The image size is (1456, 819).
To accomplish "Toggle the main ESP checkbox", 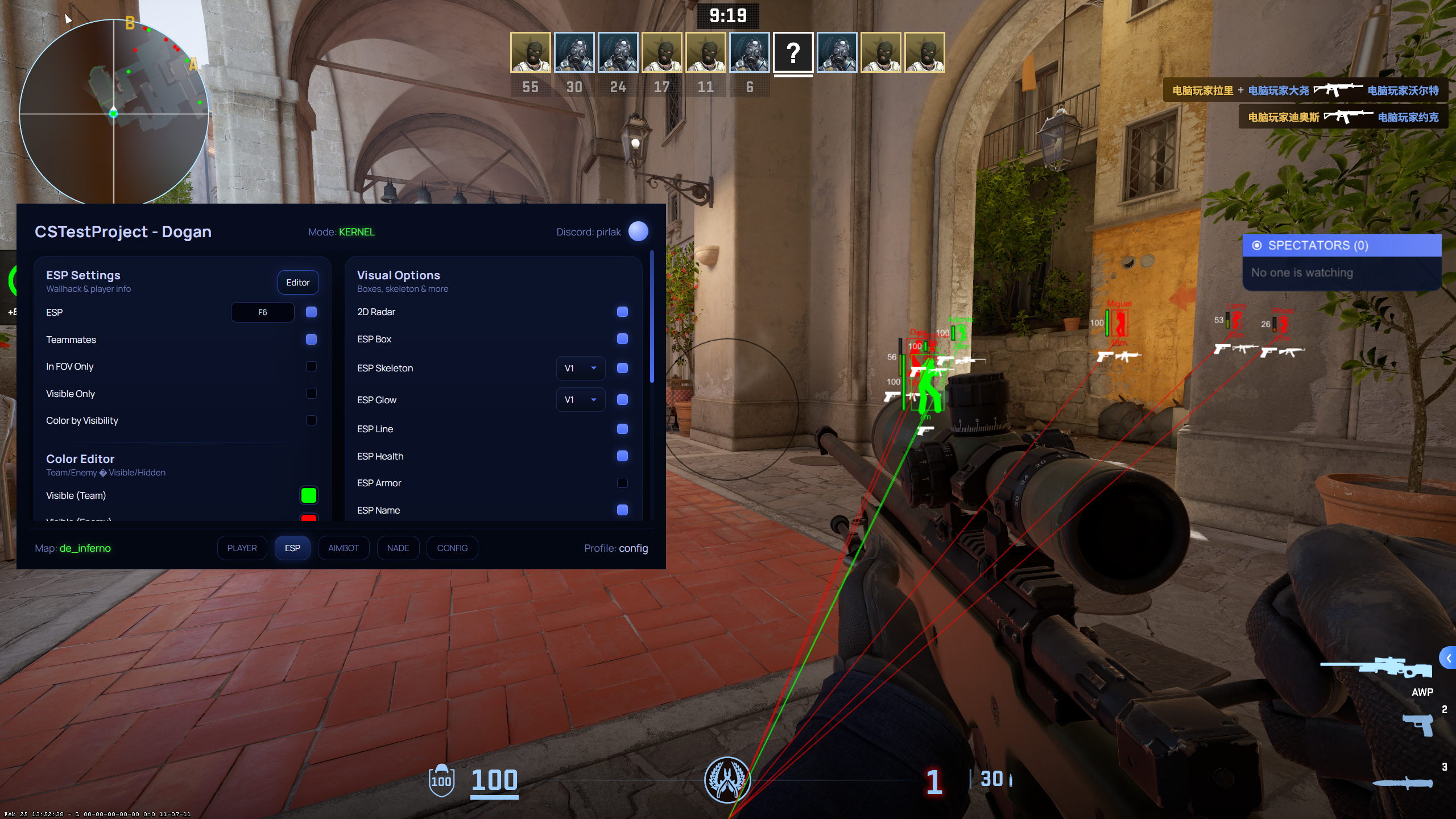I will point(311,312).
